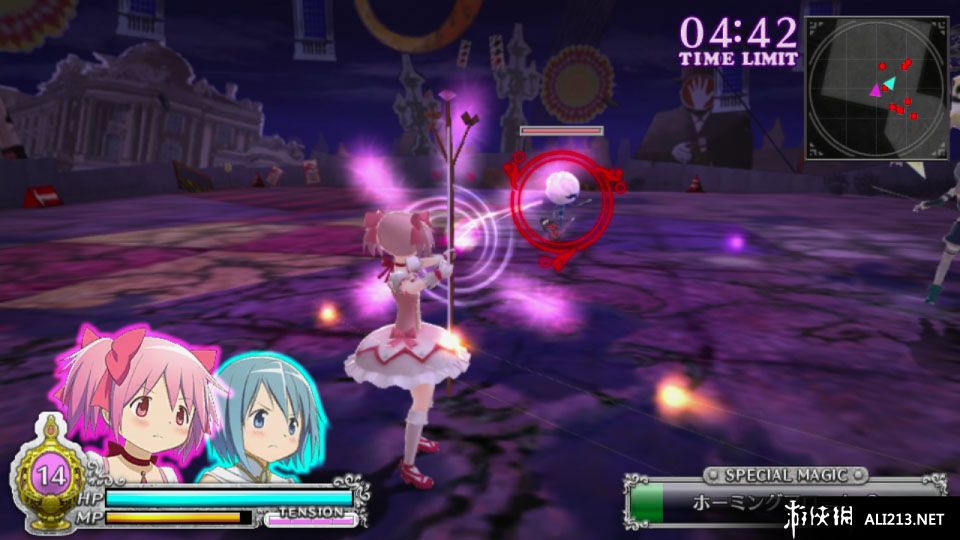Select the Special Magic skill panel
Image resolution: width=960 pixels, height=540 pixels.
pos(785,500)
